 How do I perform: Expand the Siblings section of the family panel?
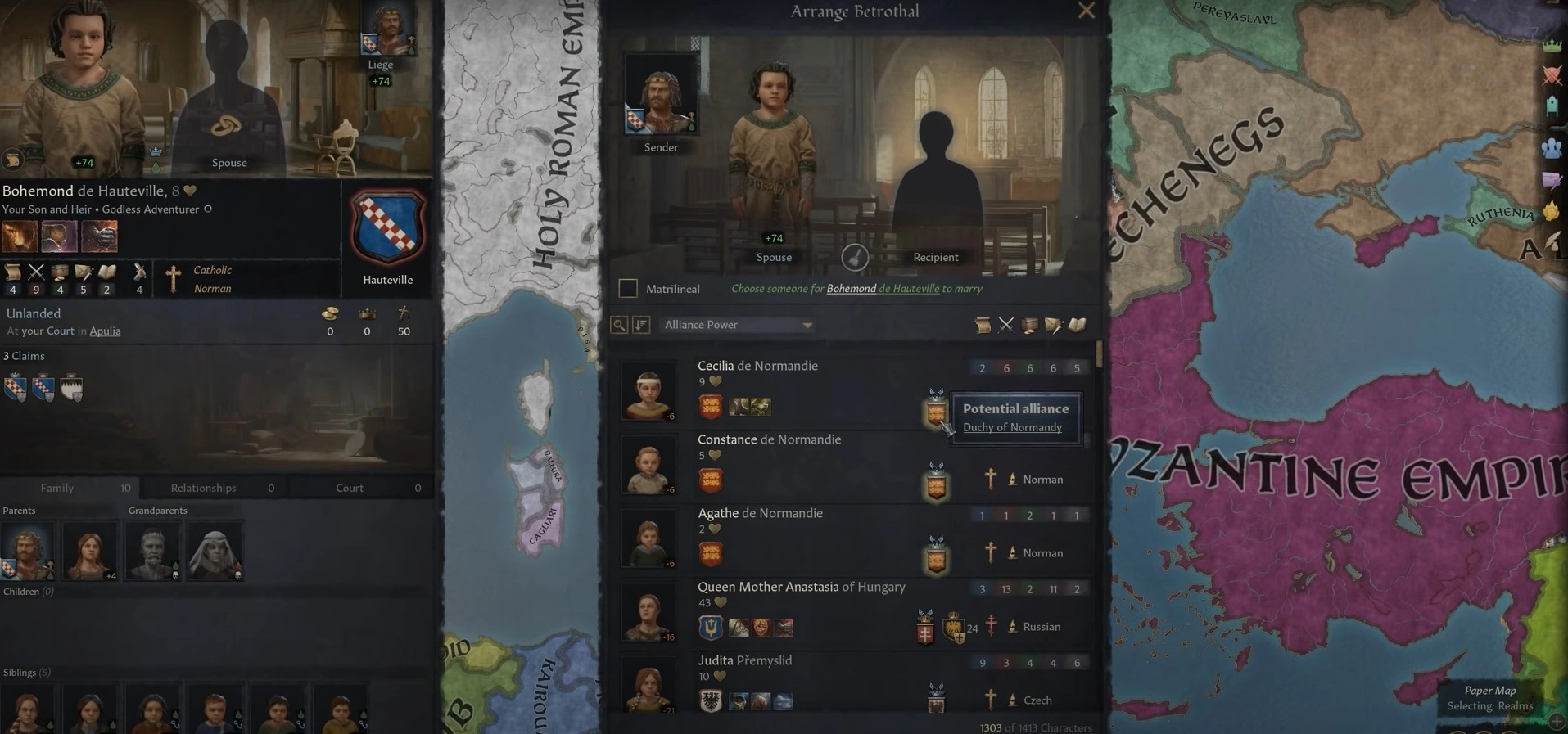point(25,672)
